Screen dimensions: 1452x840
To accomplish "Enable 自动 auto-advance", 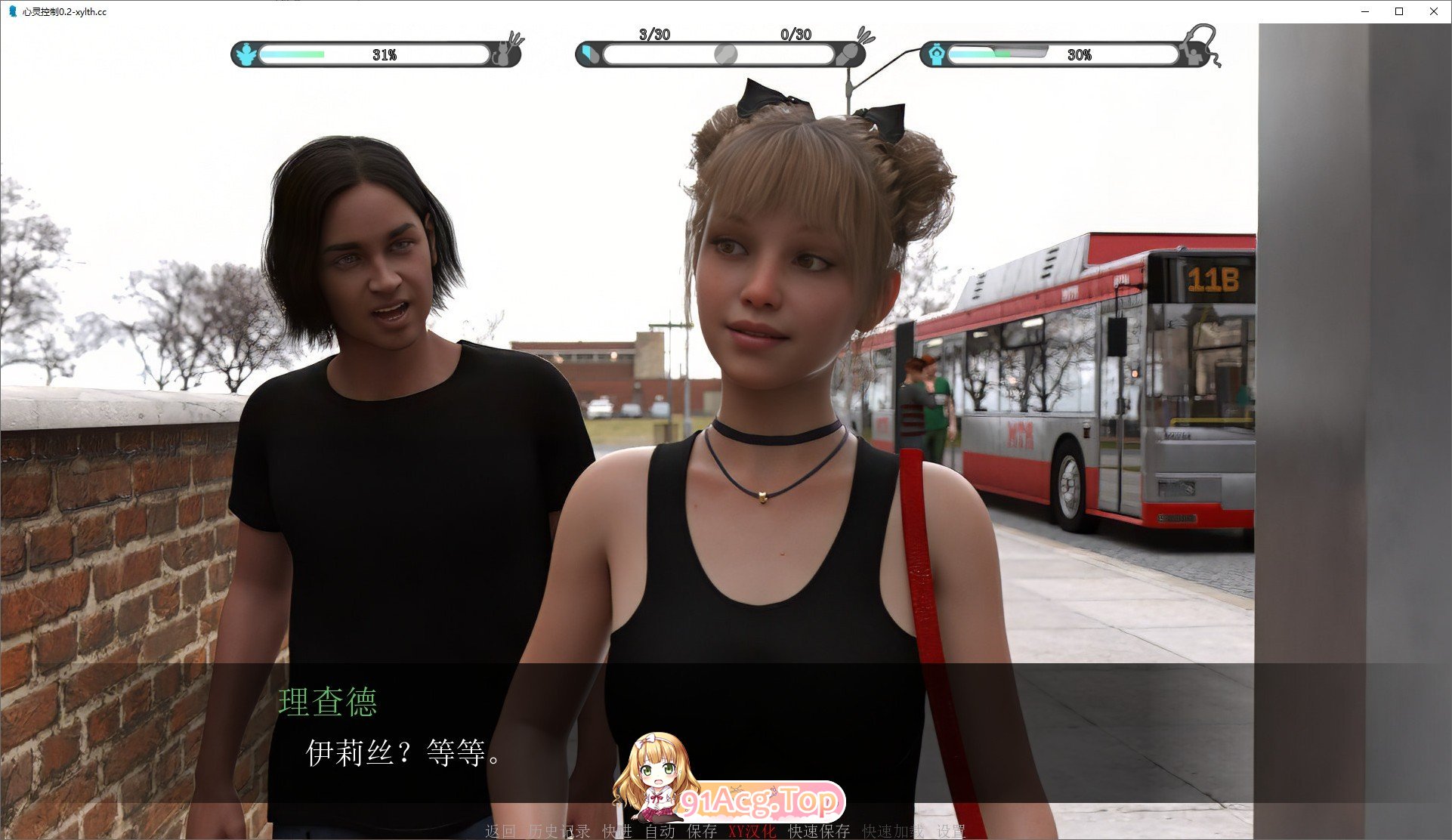I will (660, 831).
